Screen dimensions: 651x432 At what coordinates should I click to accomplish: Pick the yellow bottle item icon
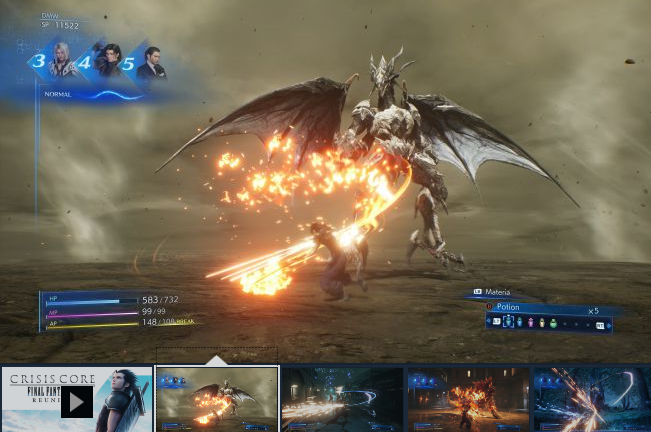click(x=542, y=323)
